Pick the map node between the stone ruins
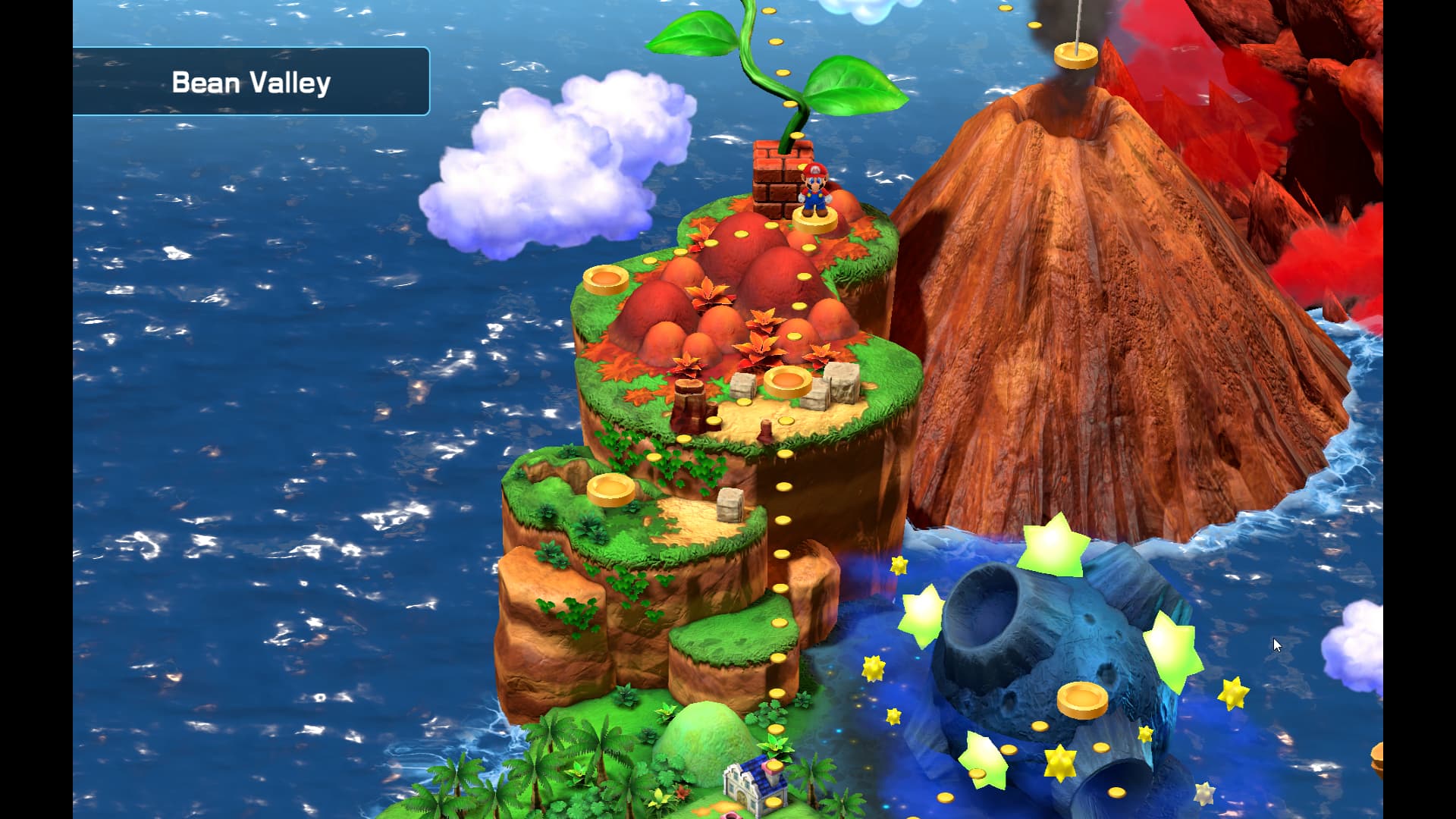Viewport: 1456px width, 819px height. pos(788,381)
